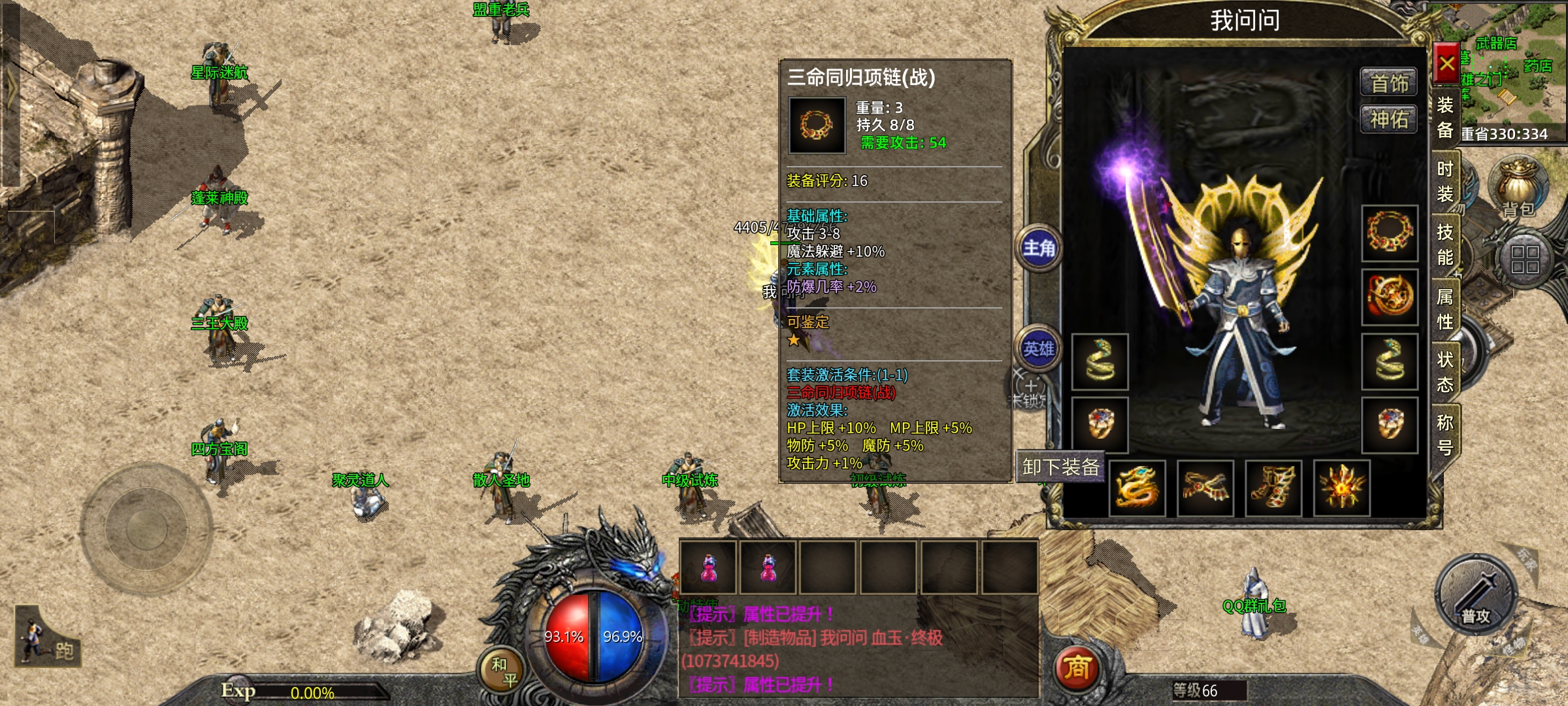Viewport: 1568px width, 706px height.
Task: Change the 和平 peace attack mode
Action: [x=504, y=672]
